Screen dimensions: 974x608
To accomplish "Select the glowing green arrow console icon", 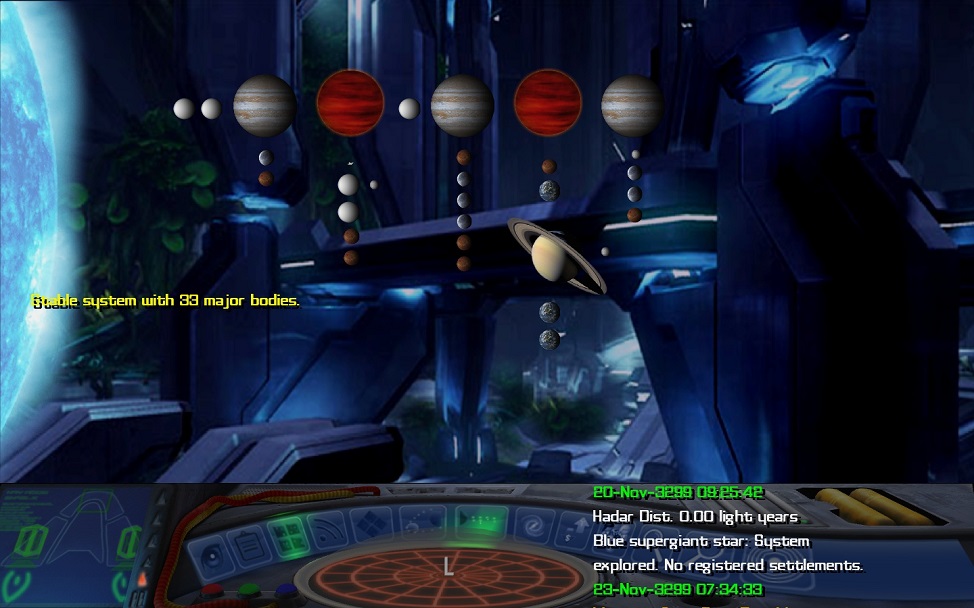I will 480,520.
